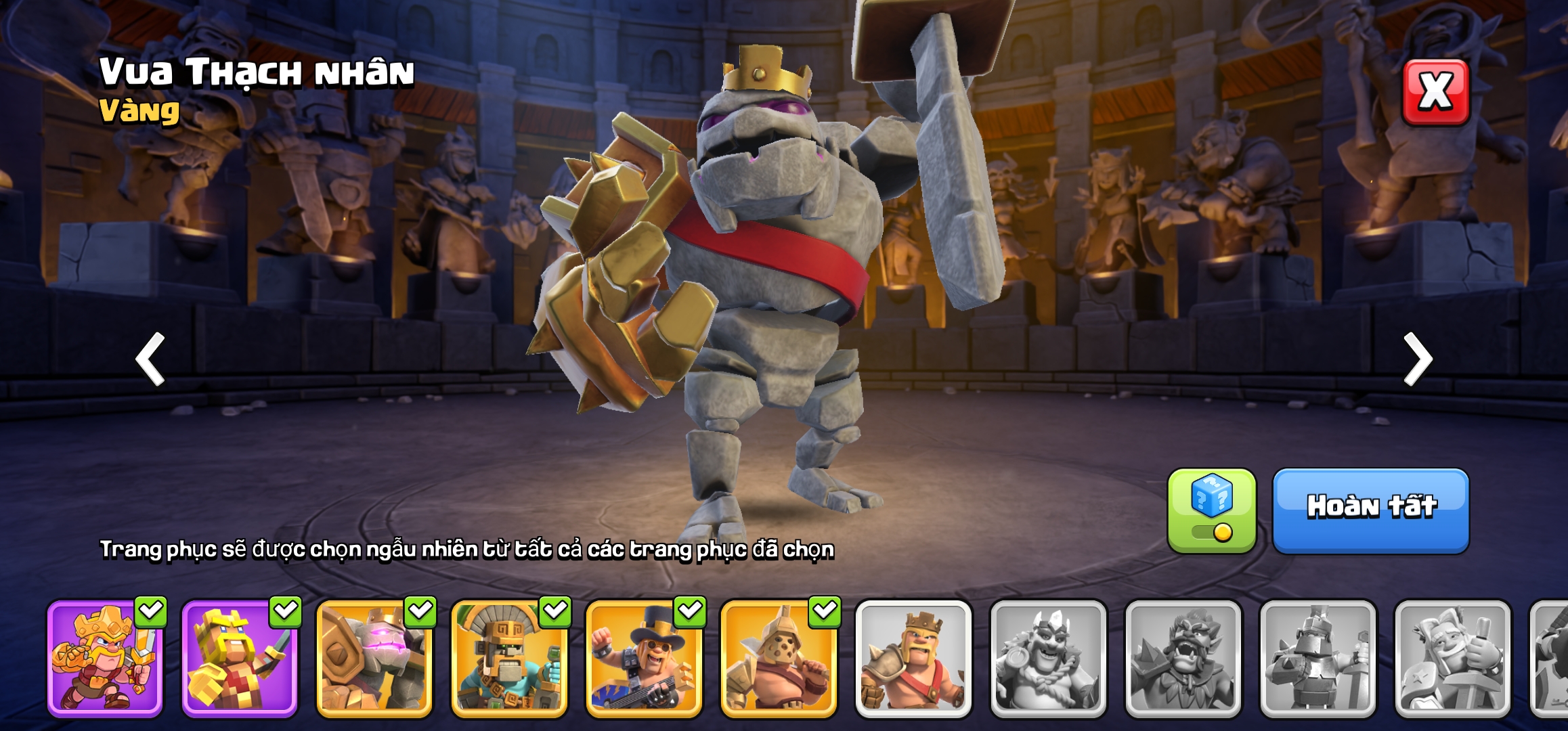This screenshot has width=1568, height=731.
Task: Toggle the random skin dice switch
Action: click(1211, 512)
